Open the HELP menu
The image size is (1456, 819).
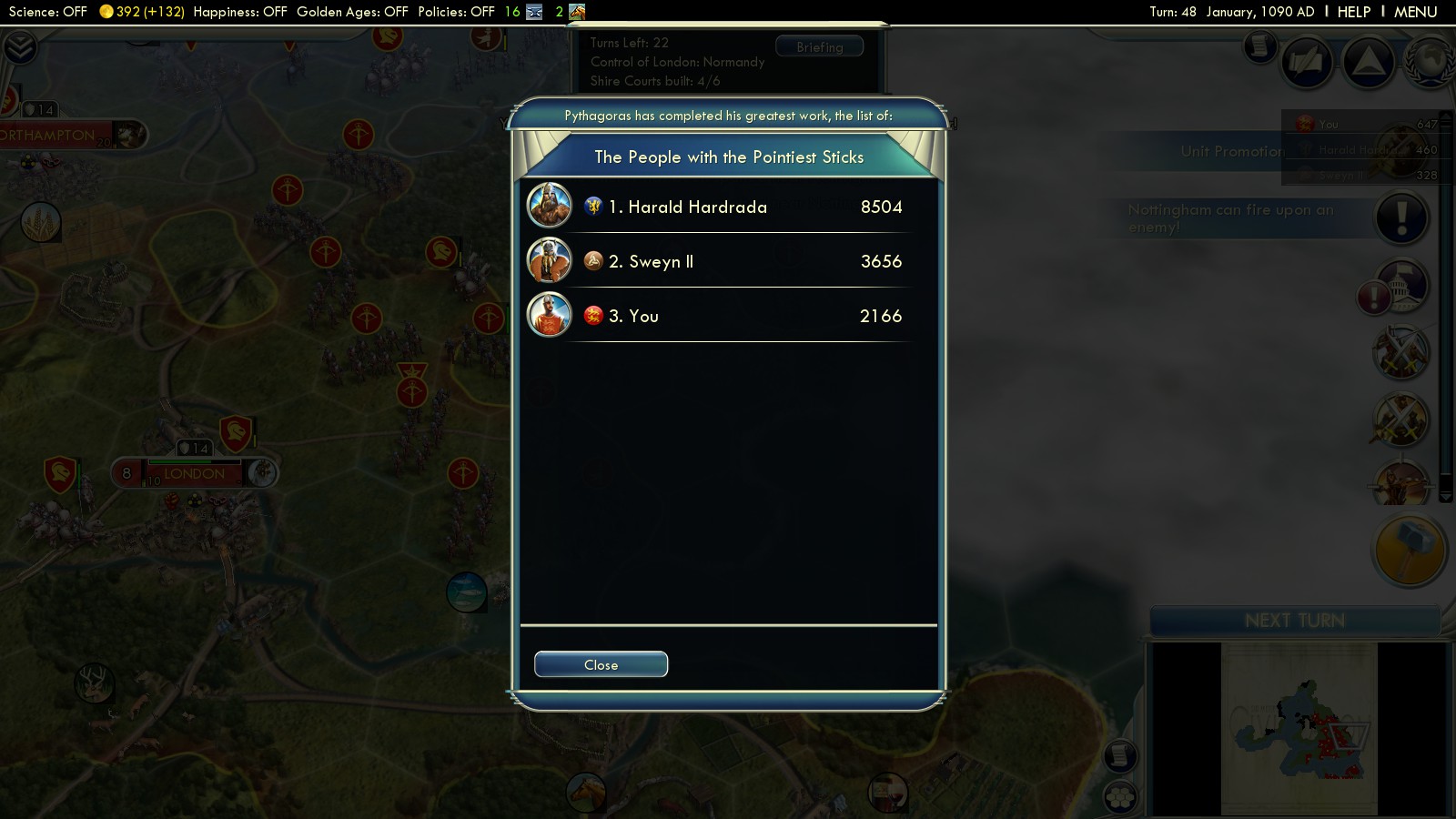(x=1353, y=12)
